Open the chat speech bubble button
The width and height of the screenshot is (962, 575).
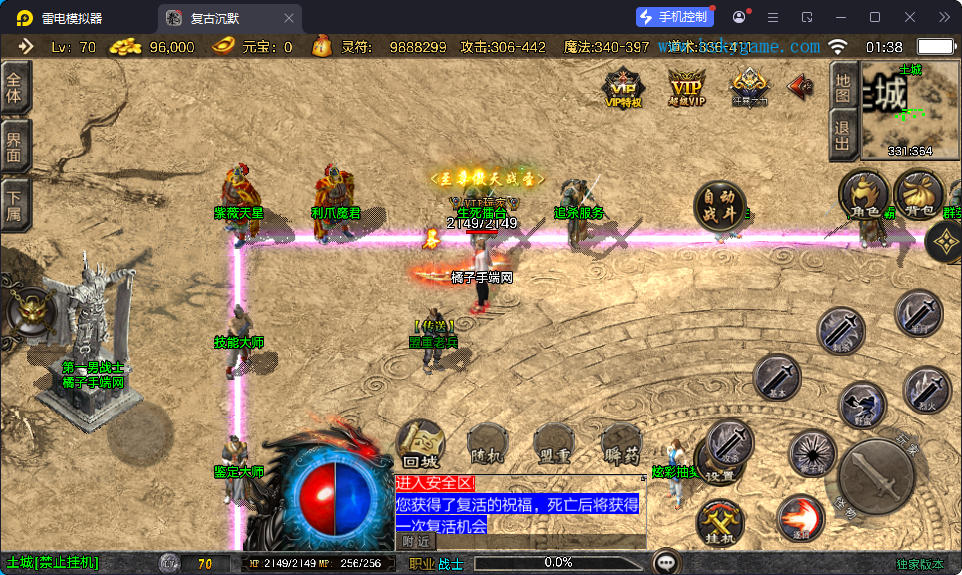pos(666,562)
